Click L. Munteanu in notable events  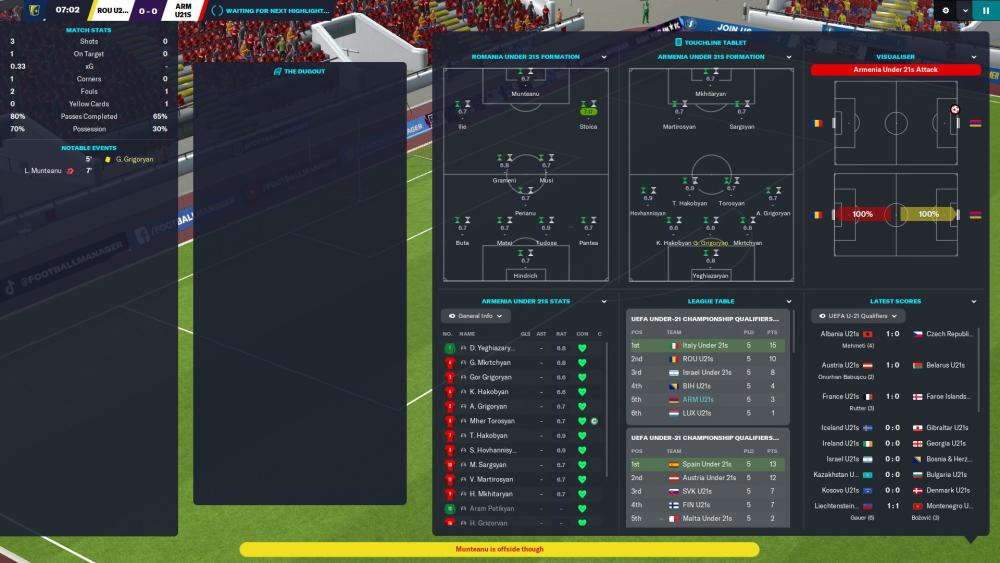44,171
